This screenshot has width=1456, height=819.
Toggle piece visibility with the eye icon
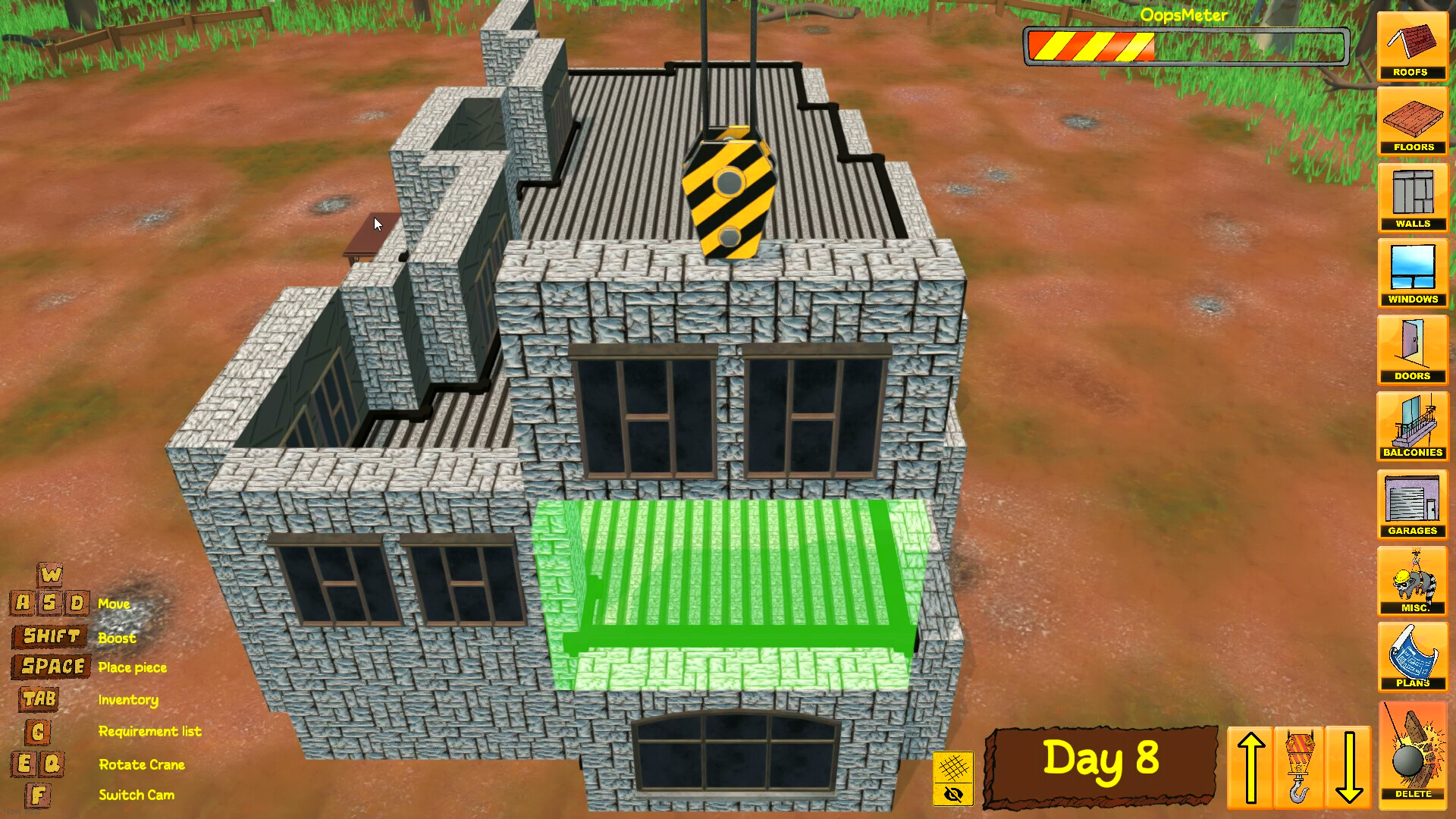click(x=954, y=794)
